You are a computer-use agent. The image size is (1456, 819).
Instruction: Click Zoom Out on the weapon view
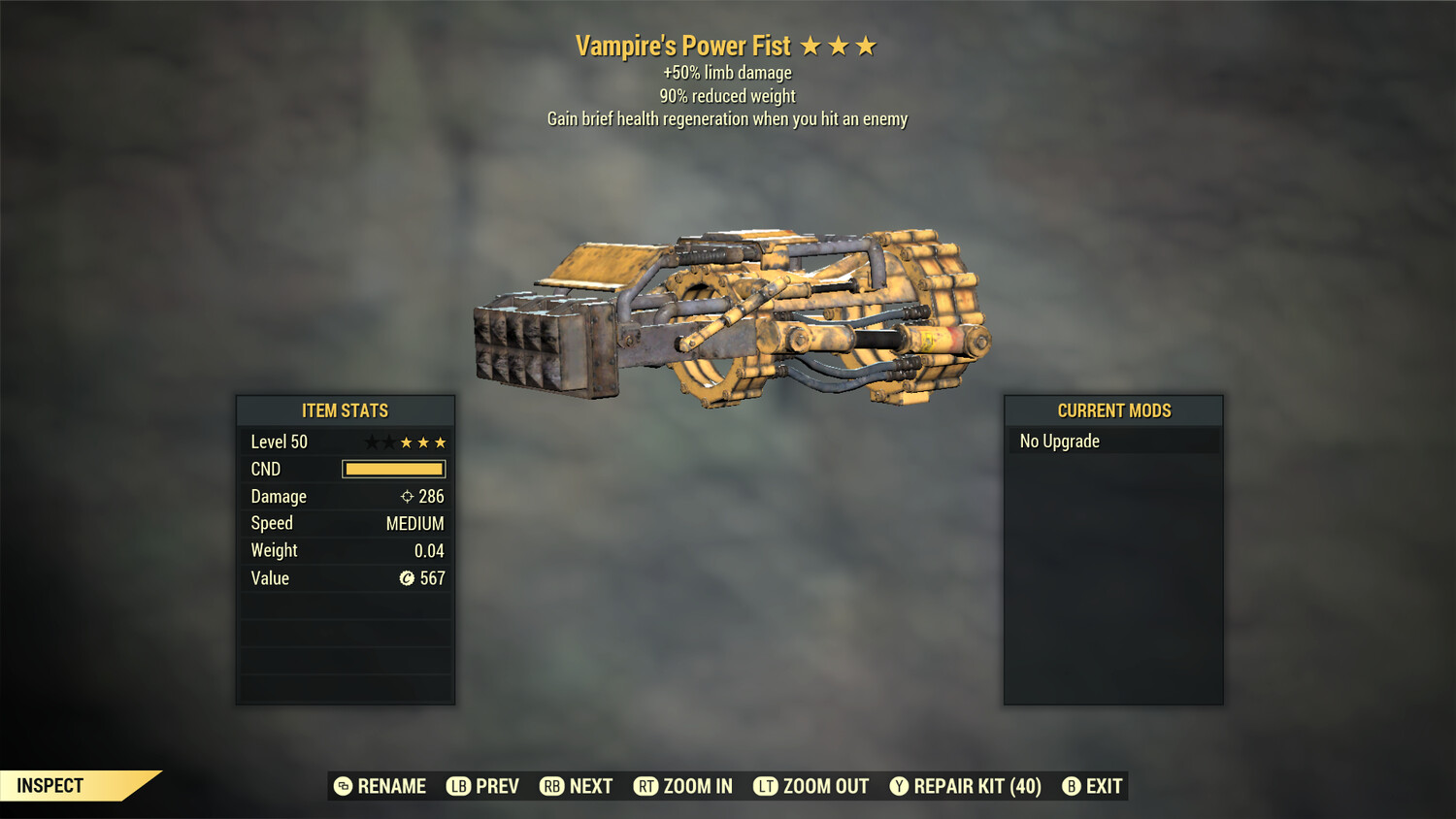(x=811, y=786)
